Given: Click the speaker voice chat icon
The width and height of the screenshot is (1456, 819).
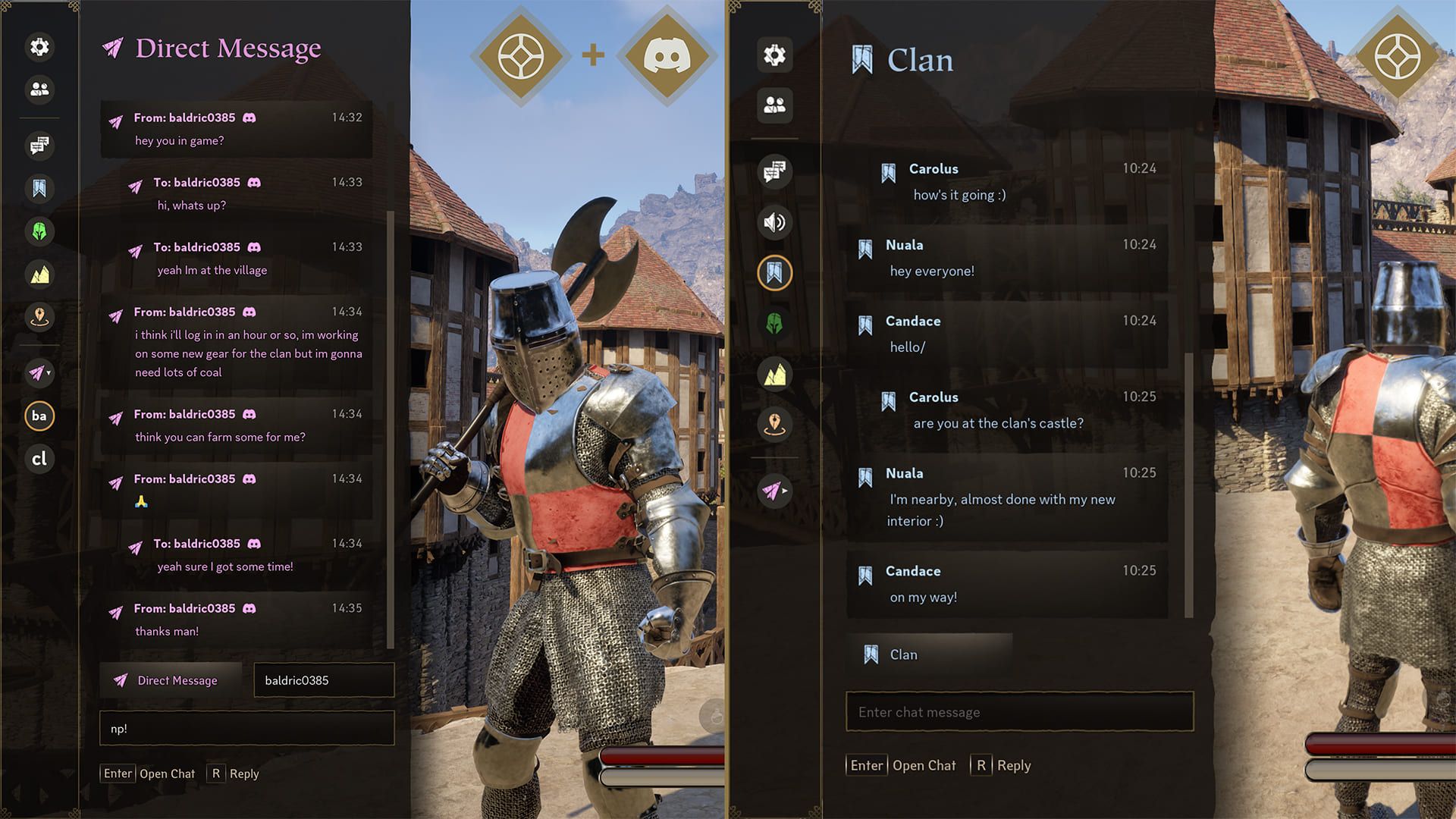Looking at the screenshot, I should click(773, 223).
